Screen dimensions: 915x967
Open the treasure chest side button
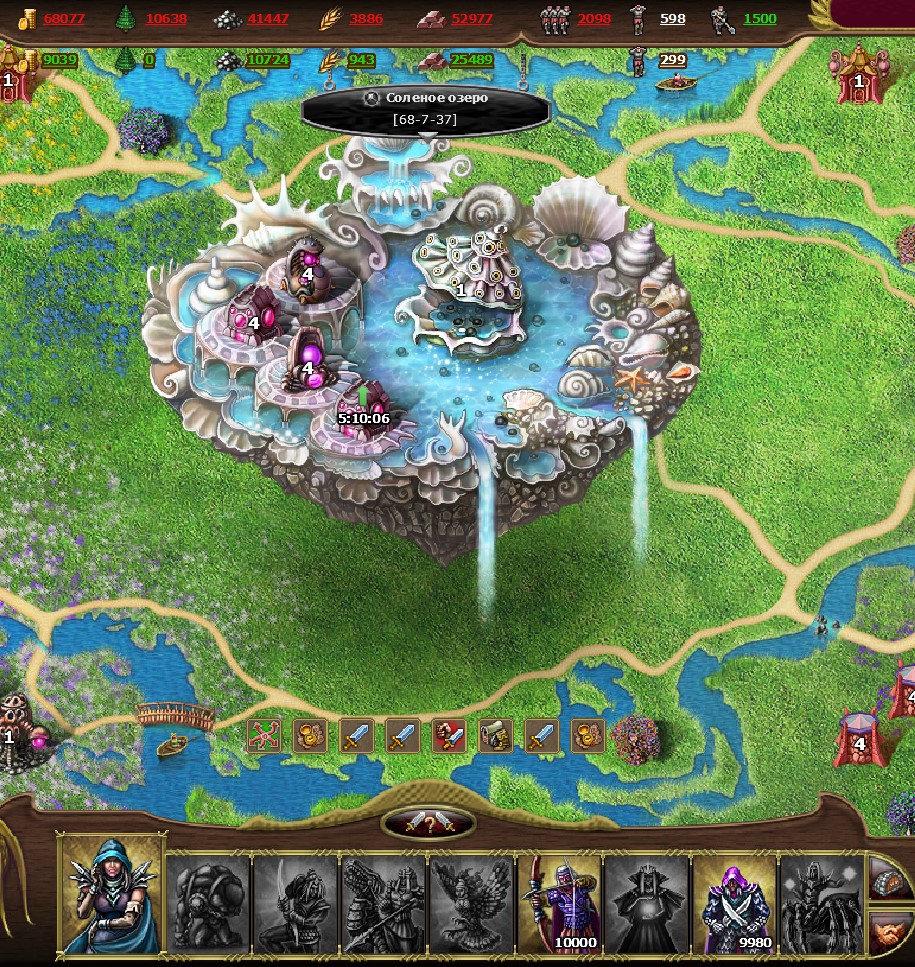pos(889,880)
